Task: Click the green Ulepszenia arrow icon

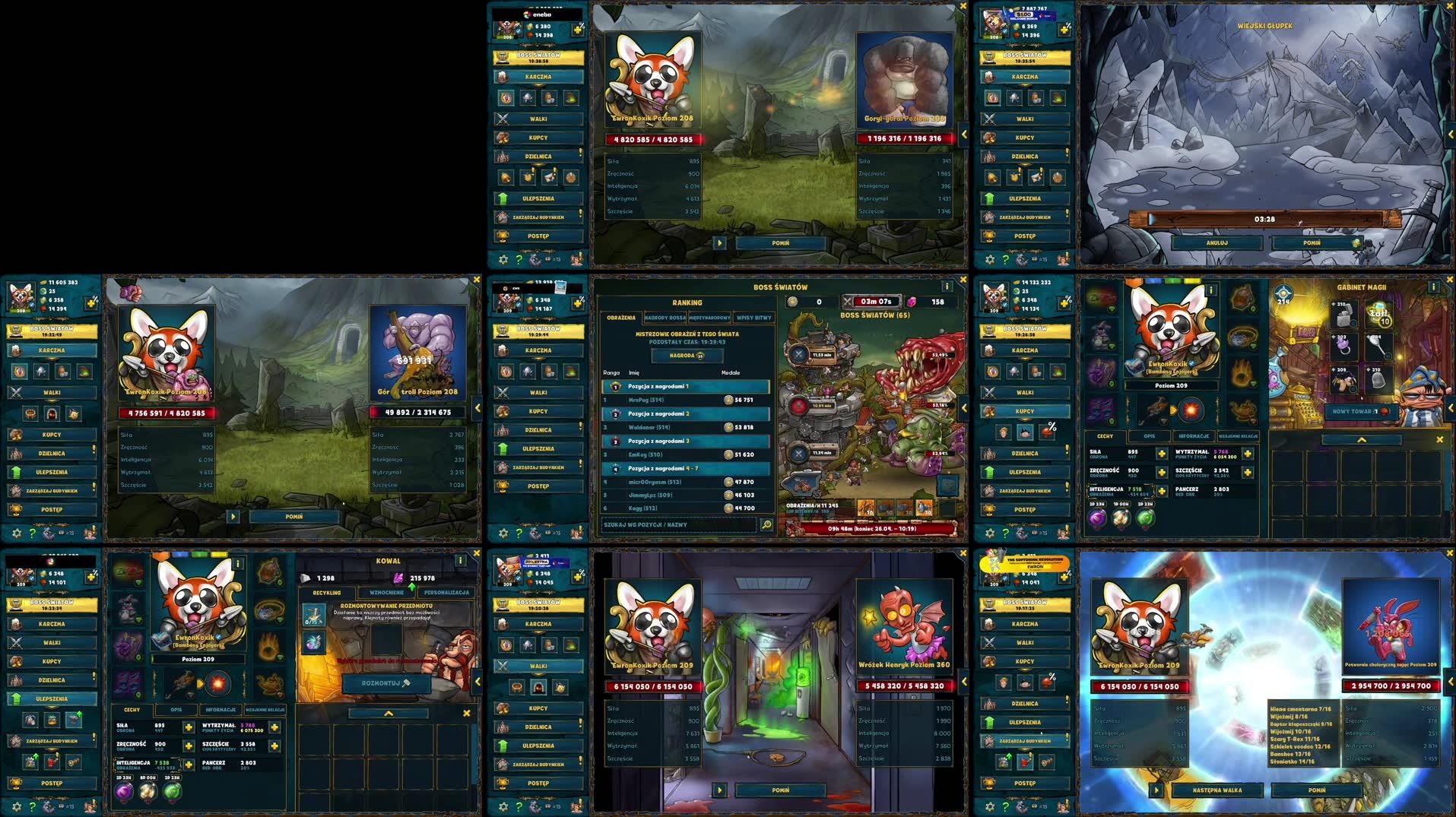Action: click(503, 198)
